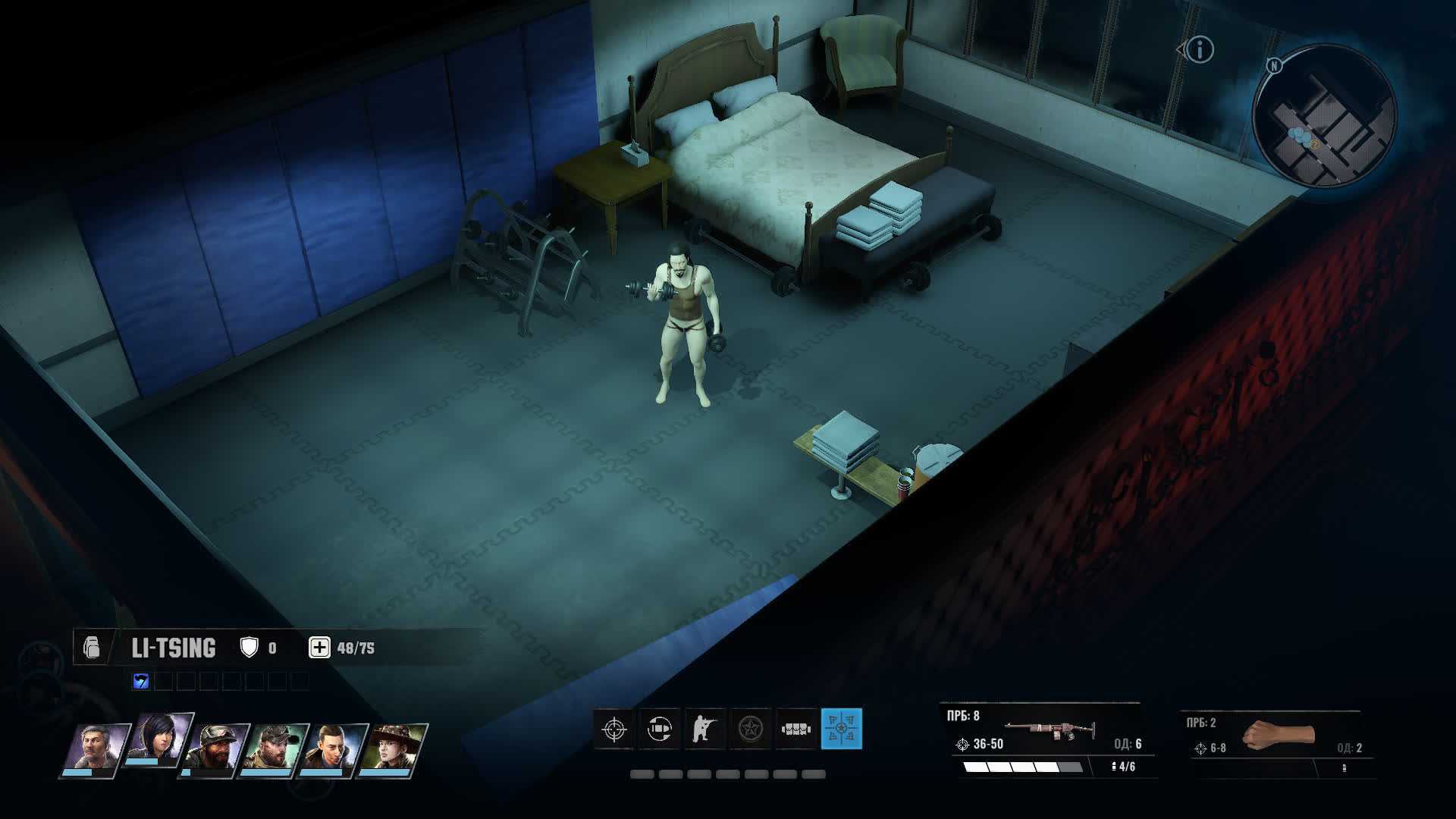
Task: Choose the woman in the wide-brim hat
Action: [x=393, y=748]
